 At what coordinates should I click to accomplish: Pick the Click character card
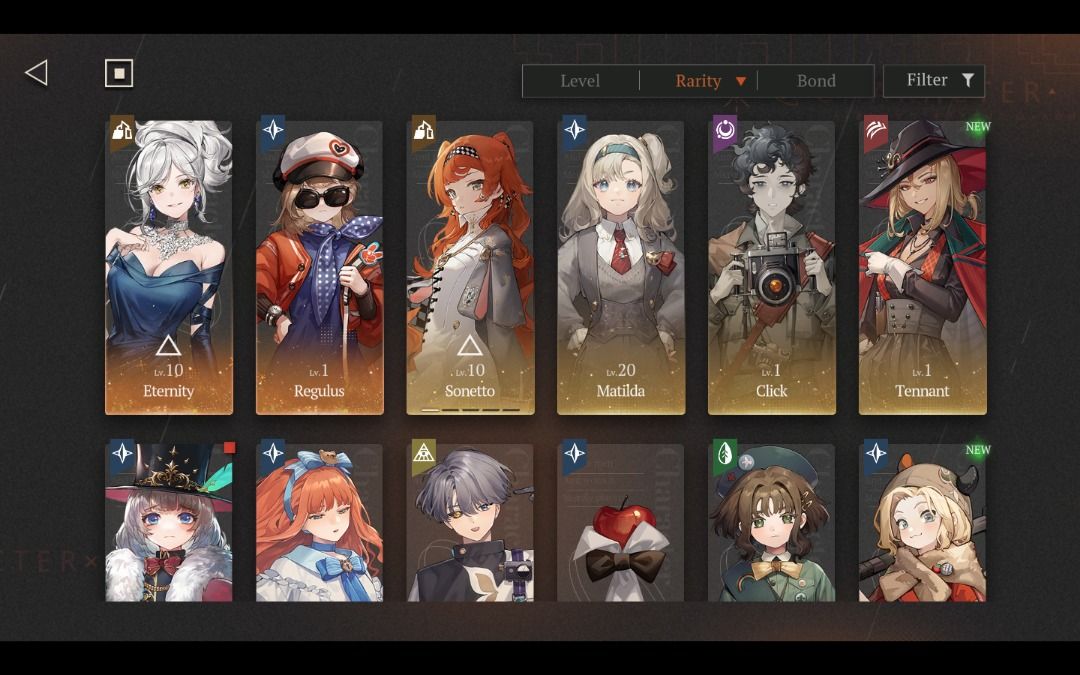click(772, 267)
